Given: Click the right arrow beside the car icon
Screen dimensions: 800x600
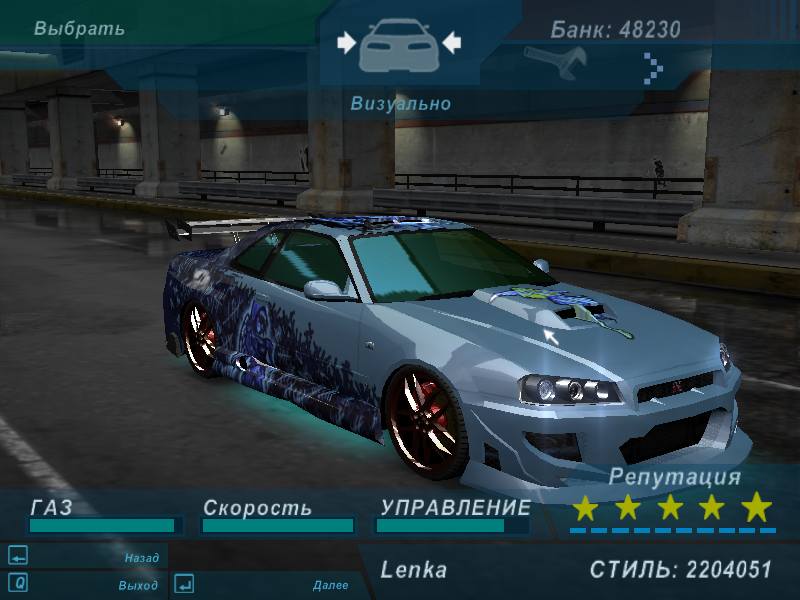Looking at the screenshot, I should 451,42.
